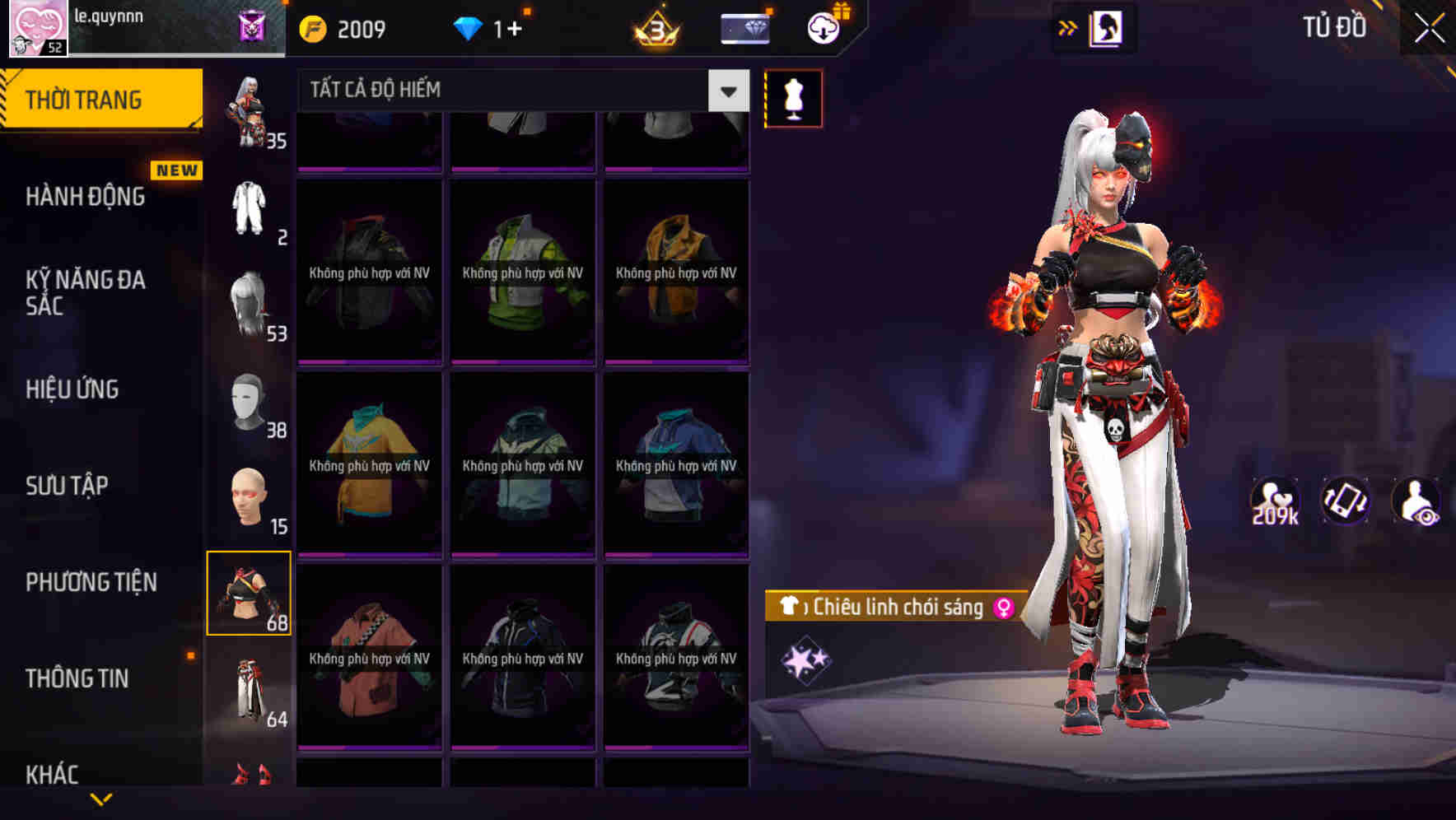
Task: Click the double-chevron collapse arrows at top right
Action: pyautogui.click(x=1068, y=27)
